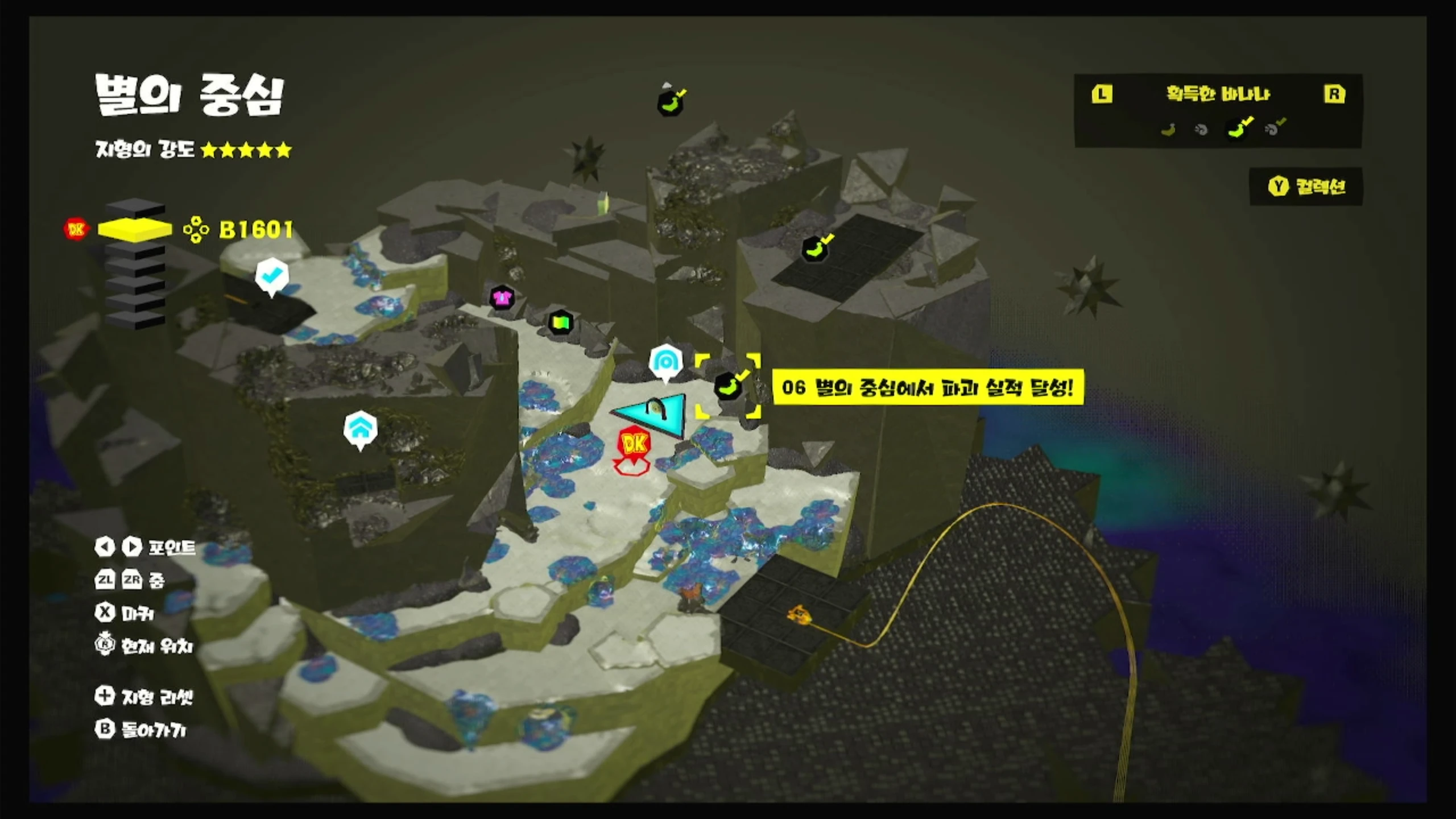Image resolution: width=1456 pixels, height=819 pixels.
Task: Select the pink shirt outfit marker
Action: 502,297
